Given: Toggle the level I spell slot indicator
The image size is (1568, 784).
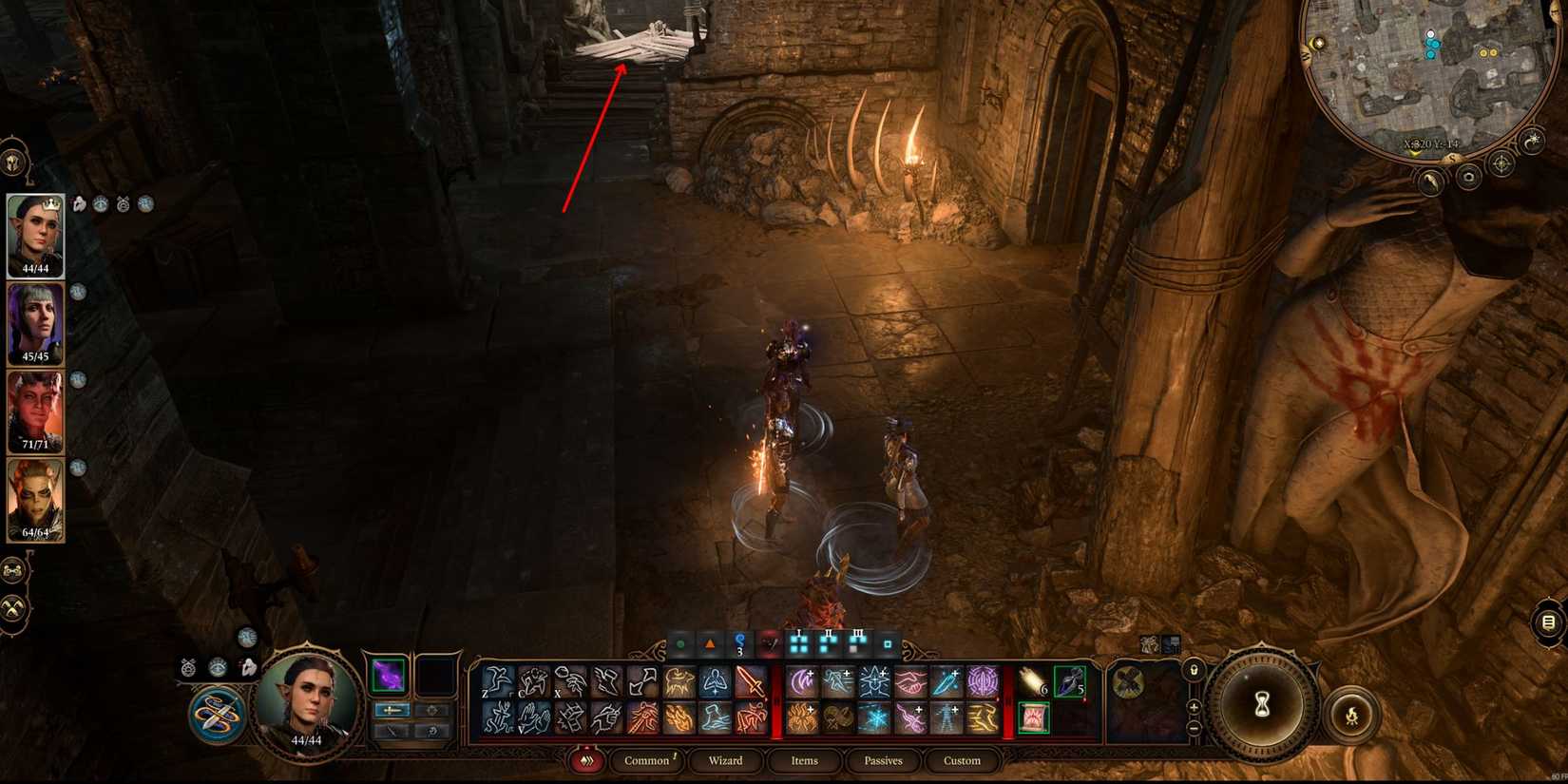Looking at the screenshot, I should pyautogui.click(x=797, y=641).
